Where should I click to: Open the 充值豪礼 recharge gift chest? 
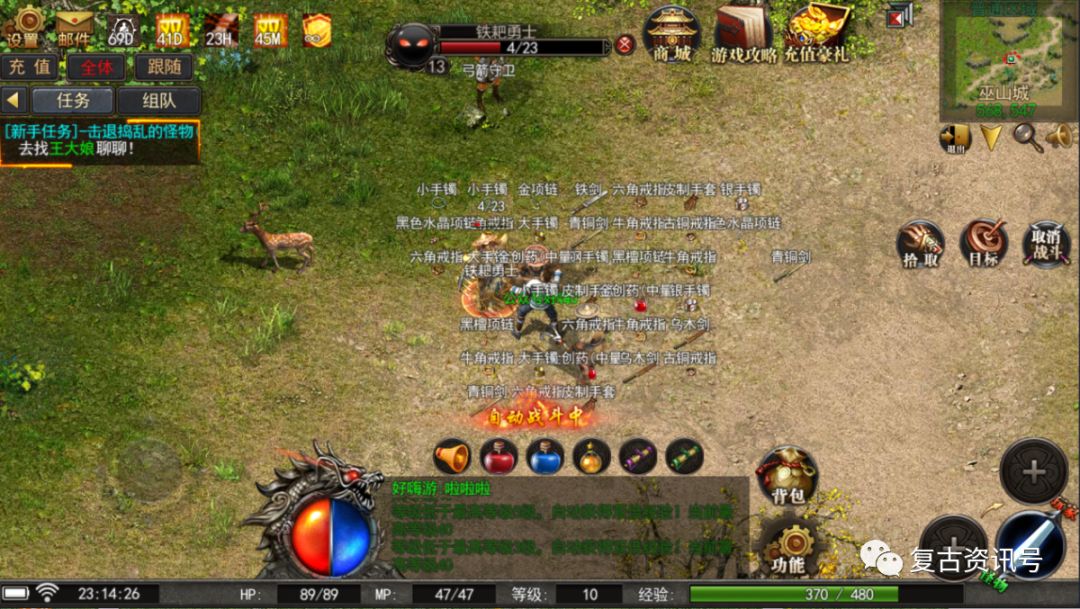point(817,35)
